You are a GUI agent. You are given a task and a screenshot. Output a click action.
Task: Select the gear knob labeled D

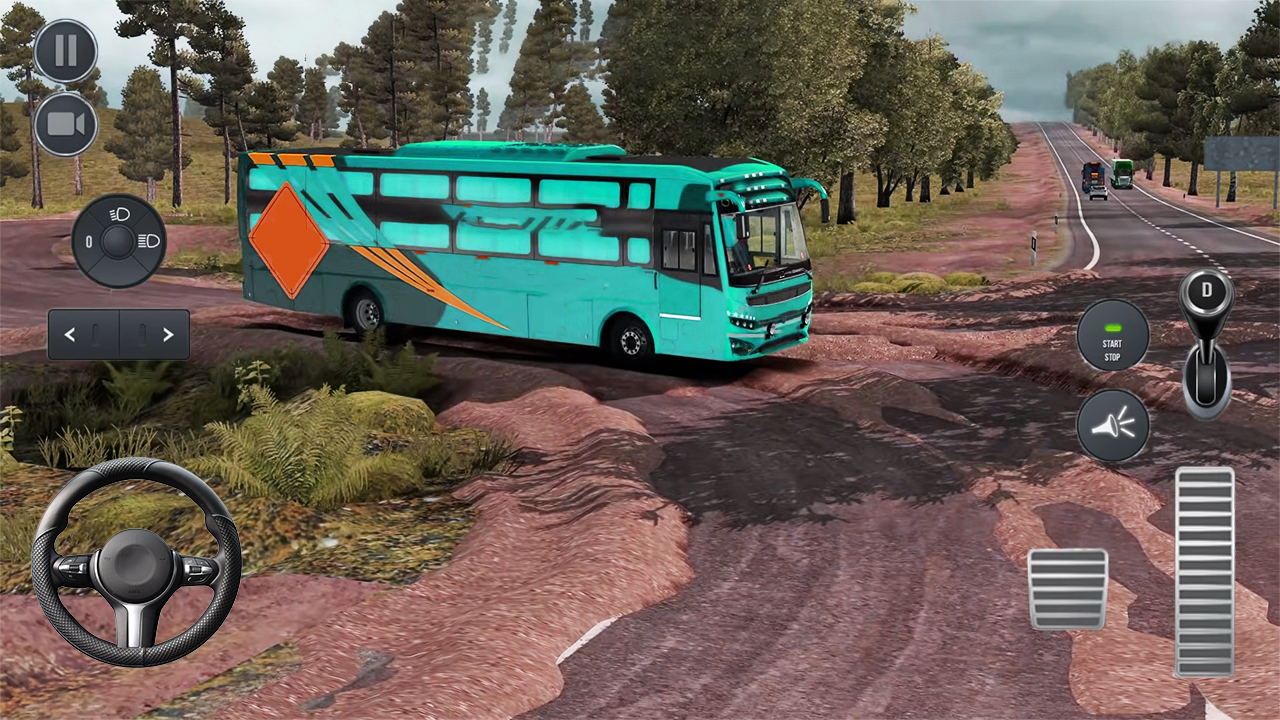pyautogui.click(x=1206, y=291)
